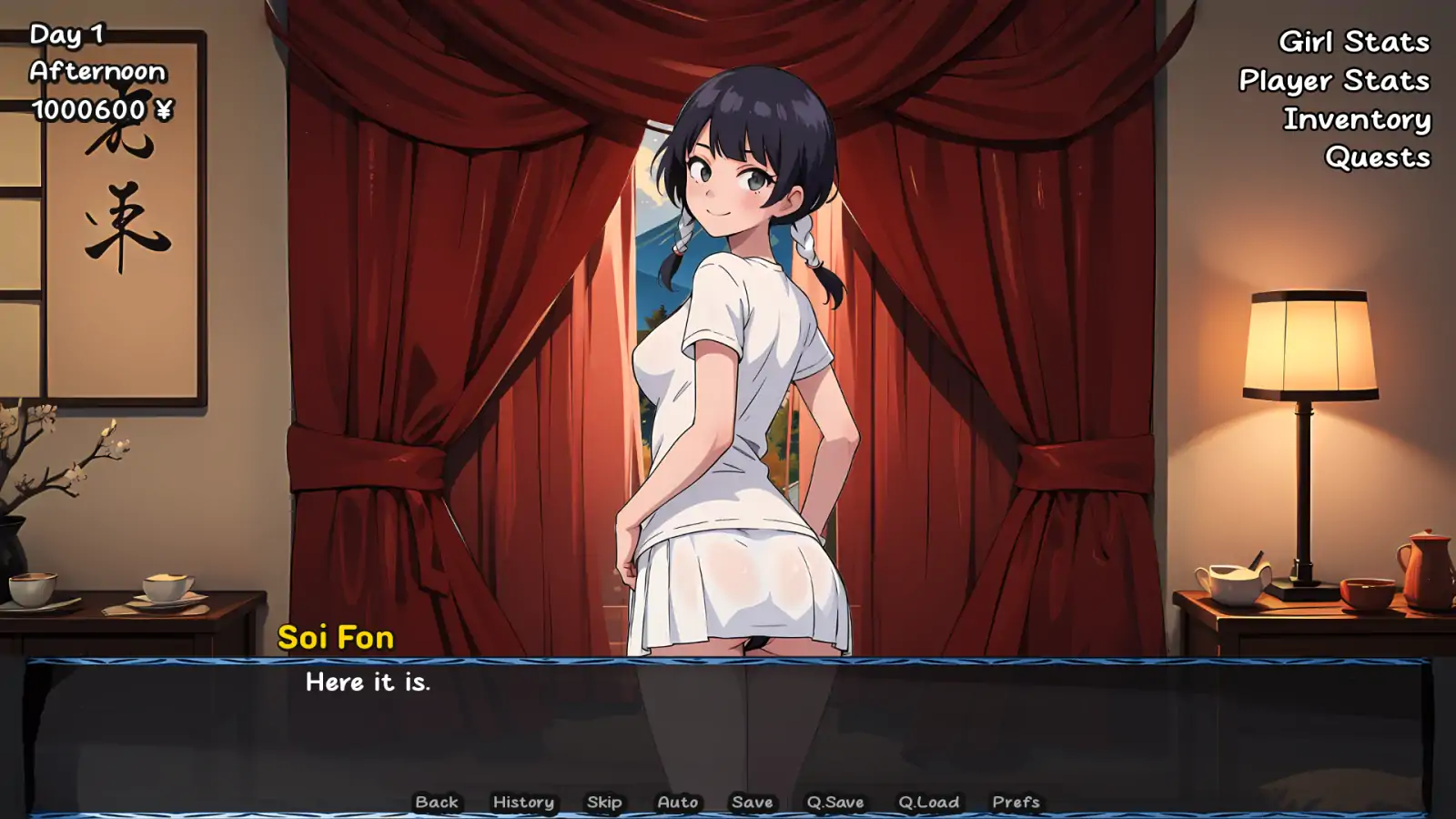Viewport: 1456px width, 819px height.
Task: Open the Inventory
Action: 1356,119
